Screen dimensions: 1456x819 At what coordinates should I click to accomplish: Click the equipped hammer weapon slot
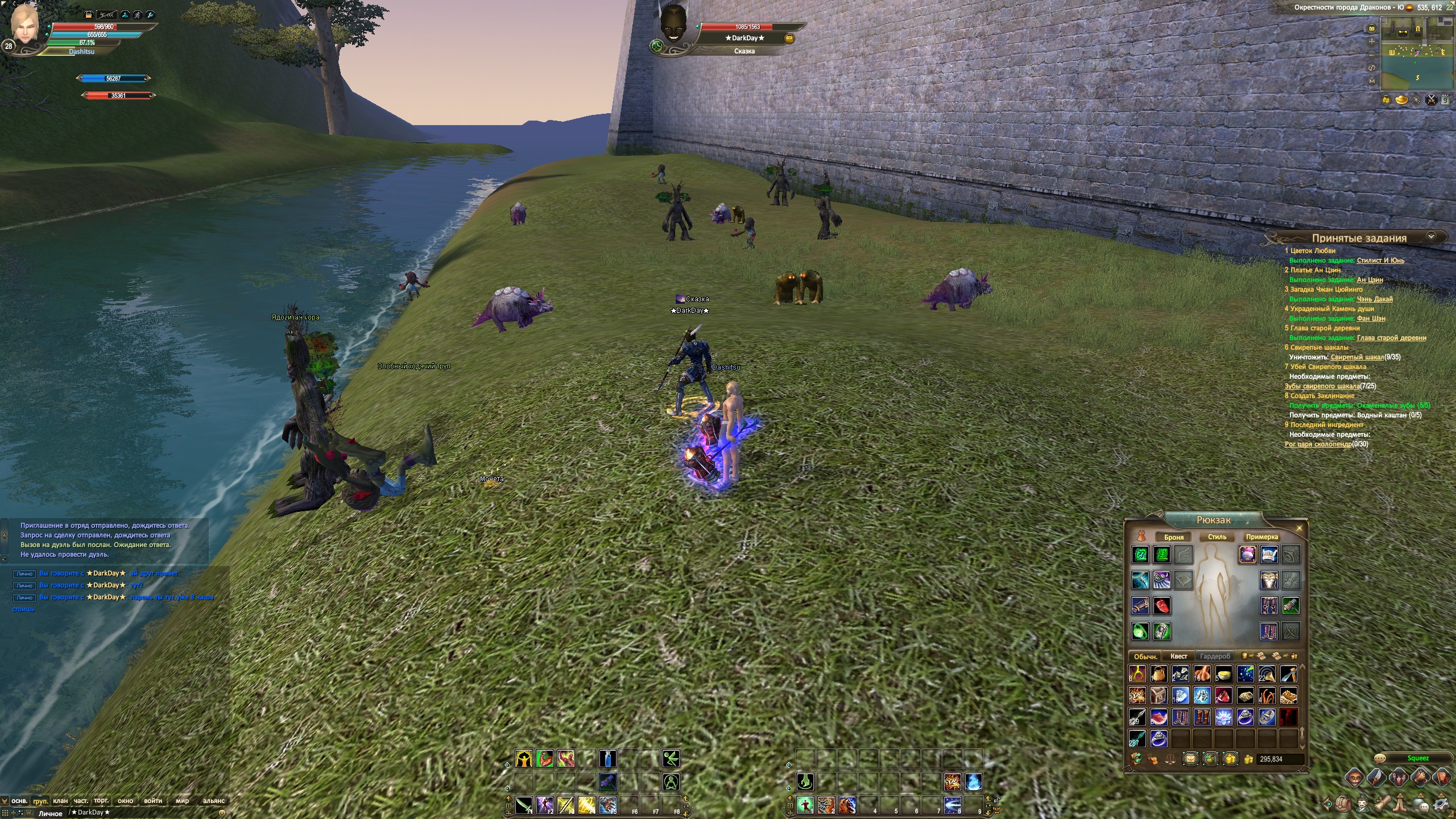pyautogui.click(x=1290, y=606)
